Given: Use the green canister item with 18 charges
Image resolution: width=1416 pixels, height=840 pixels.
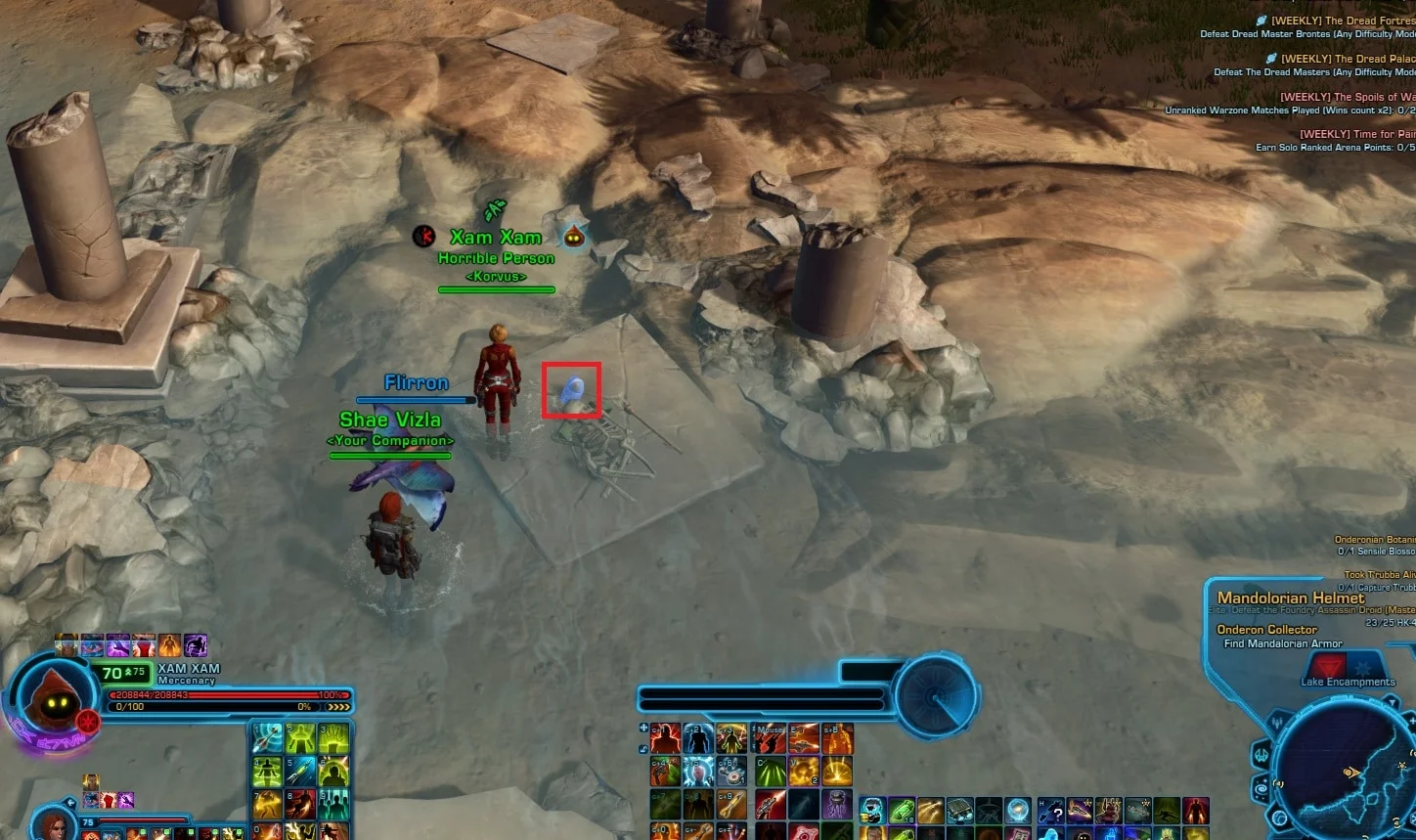Looking at the screenshot, I should (901, 812).
